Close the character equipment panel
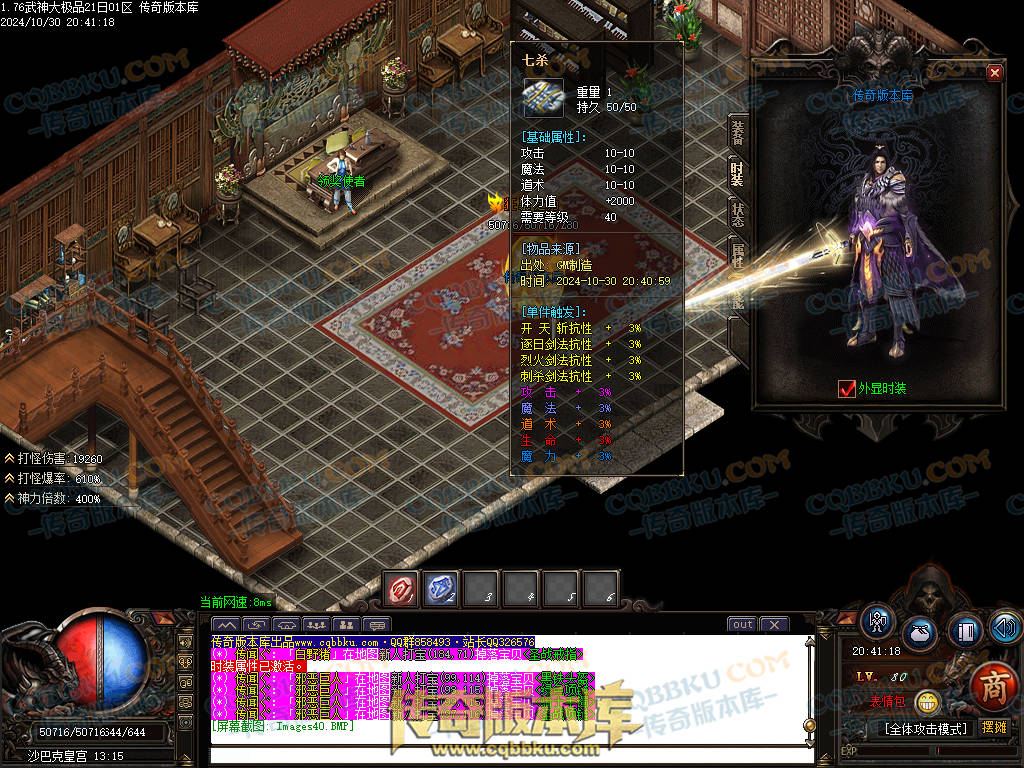Screen dimensions: 1024x768 coord(994,72)
